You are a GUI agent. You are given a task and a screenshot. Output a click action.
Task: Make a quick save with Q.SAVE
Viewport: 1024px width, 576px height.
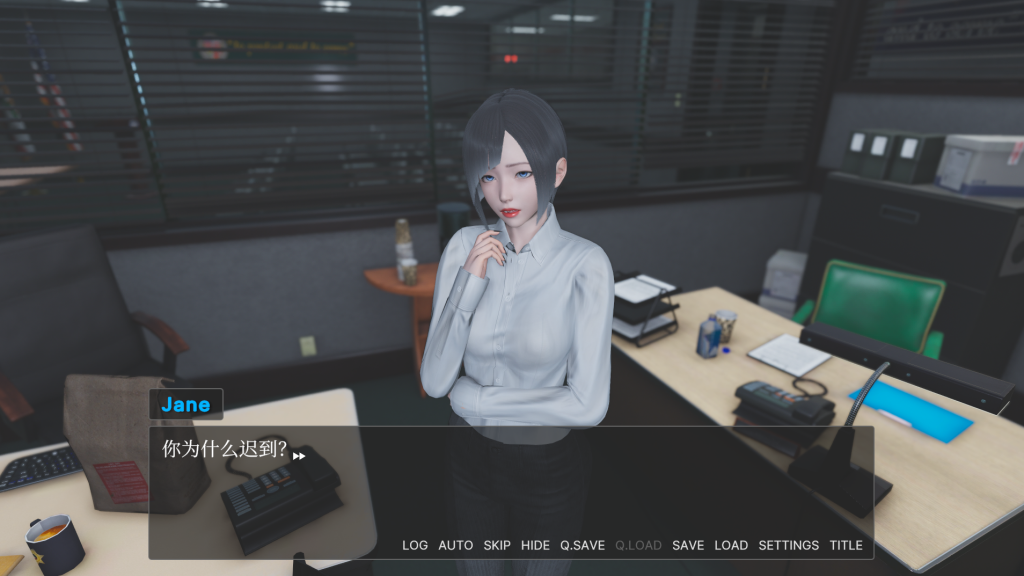[582, 545]
